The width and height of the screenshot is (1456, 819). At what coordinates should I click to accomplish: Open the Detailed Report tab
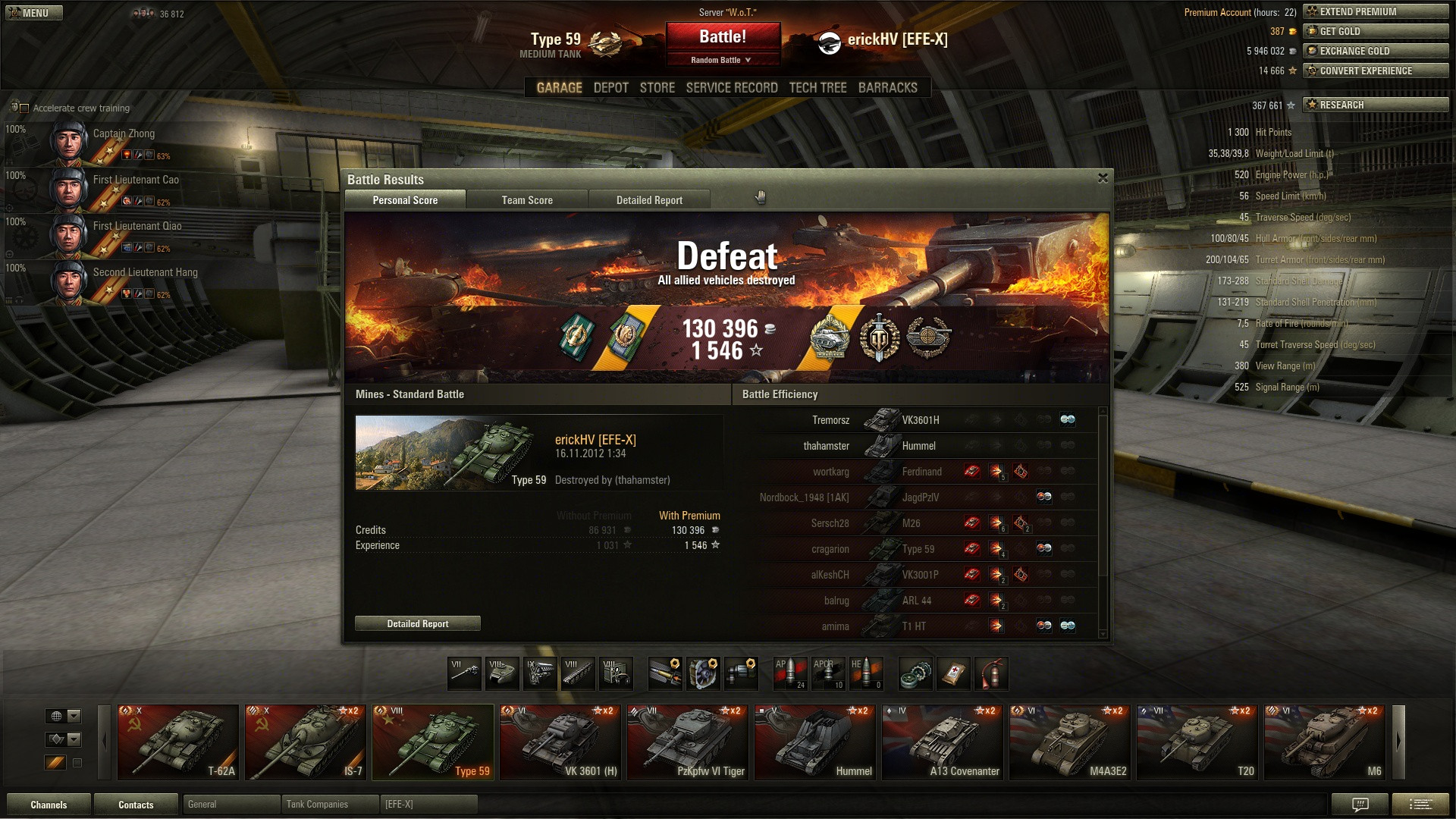pos(649,200)
